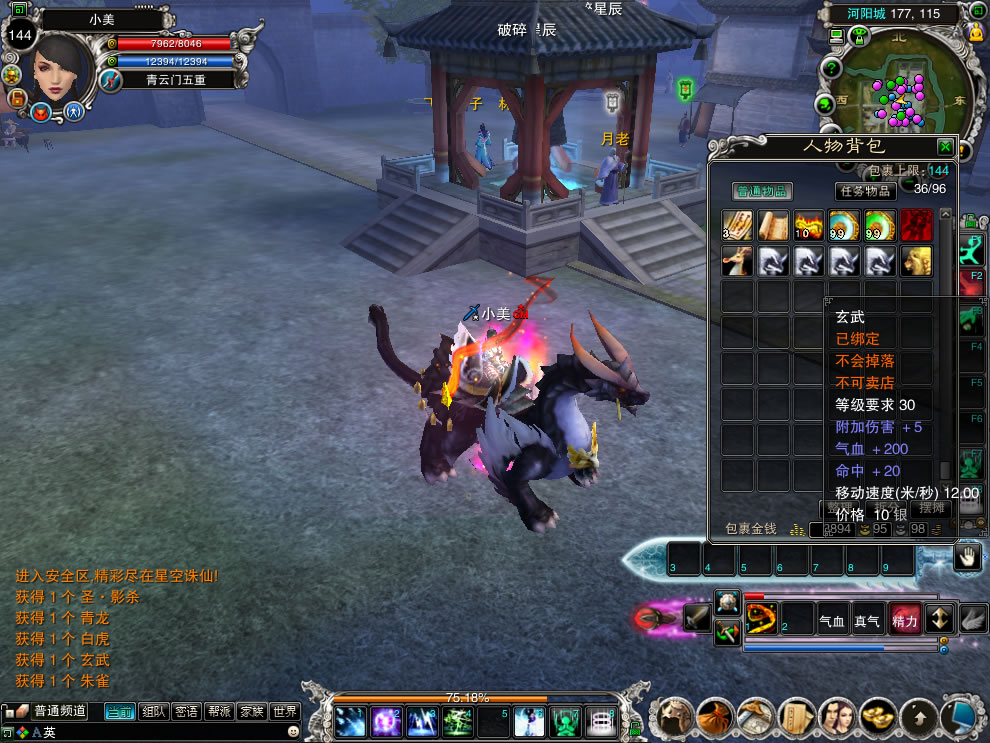Activate the purple orb skill on hotbar
The width and height of the screenshot is (990, 743).
pos(386,720)
